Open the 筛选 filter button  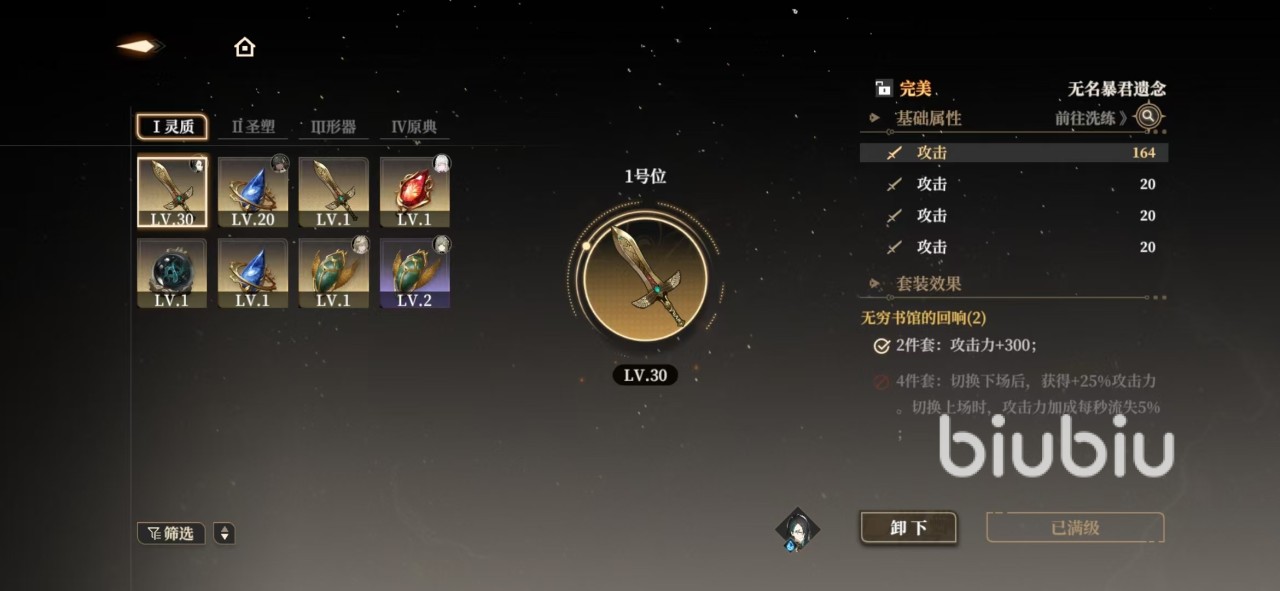click(171, 534)
